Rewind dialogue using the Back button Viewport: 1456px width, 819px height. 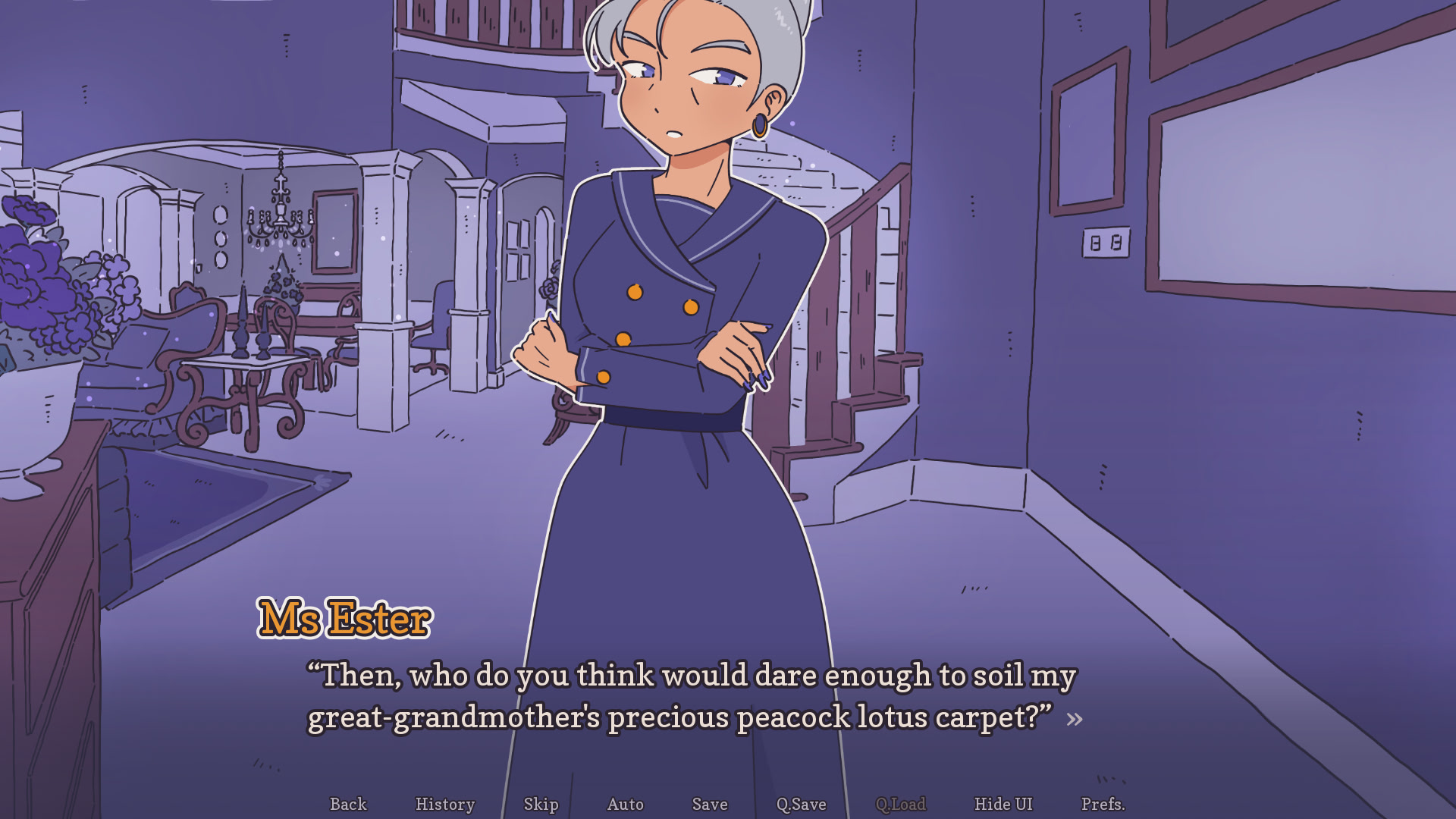(x=348, y=805)
